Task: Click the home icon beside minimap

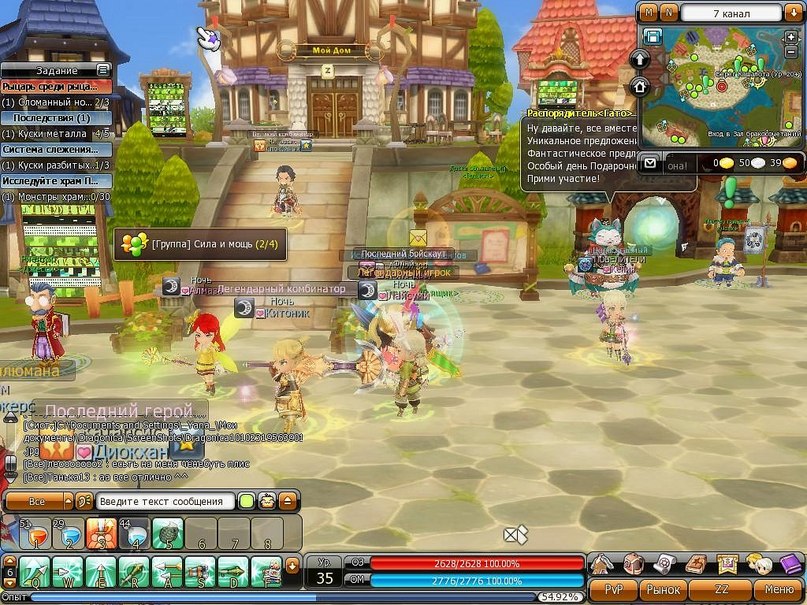Action: [640, 86]
